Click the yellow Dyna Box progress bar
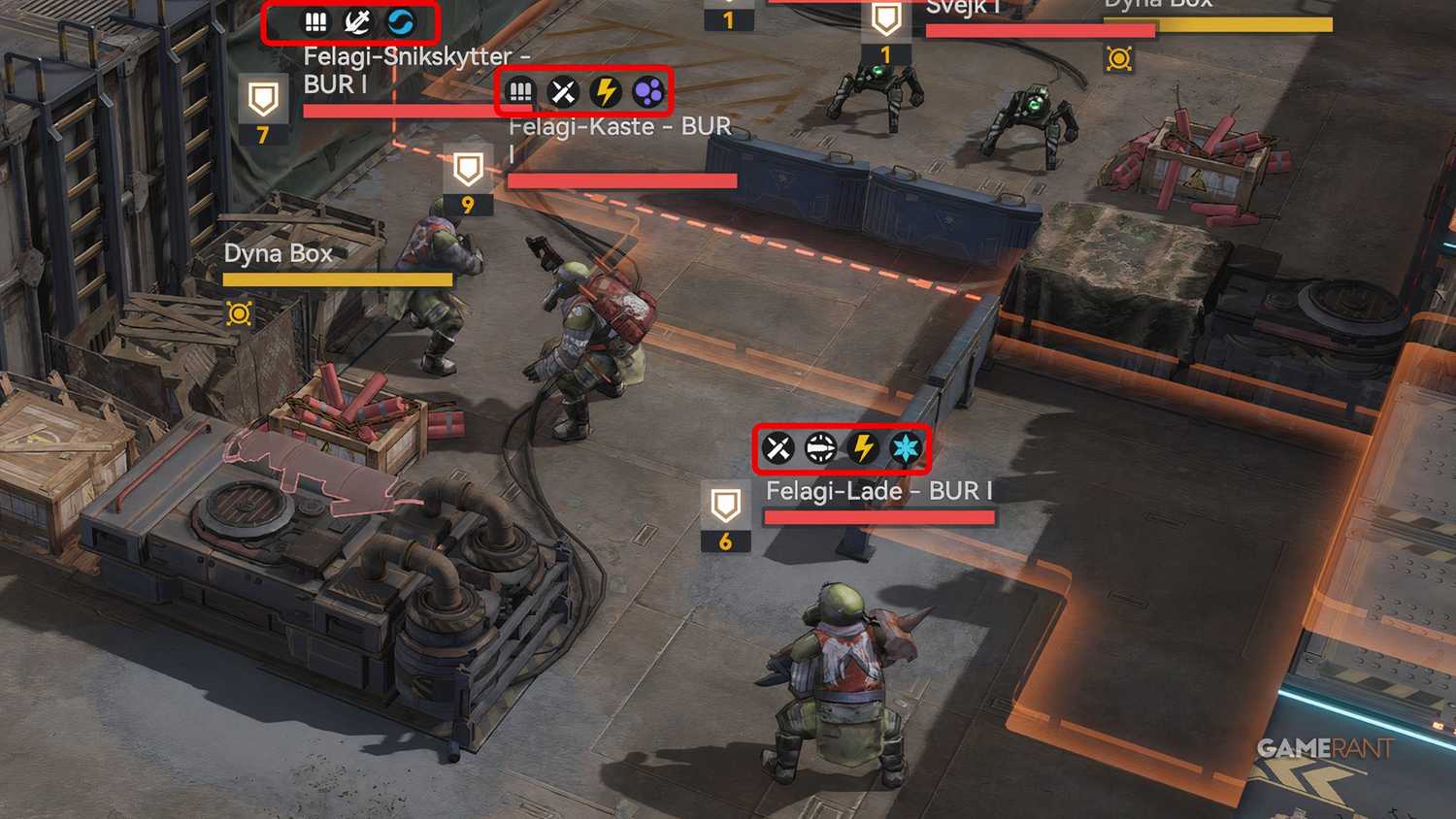This screenshot has height=819, width=1456. coord(338,280)
